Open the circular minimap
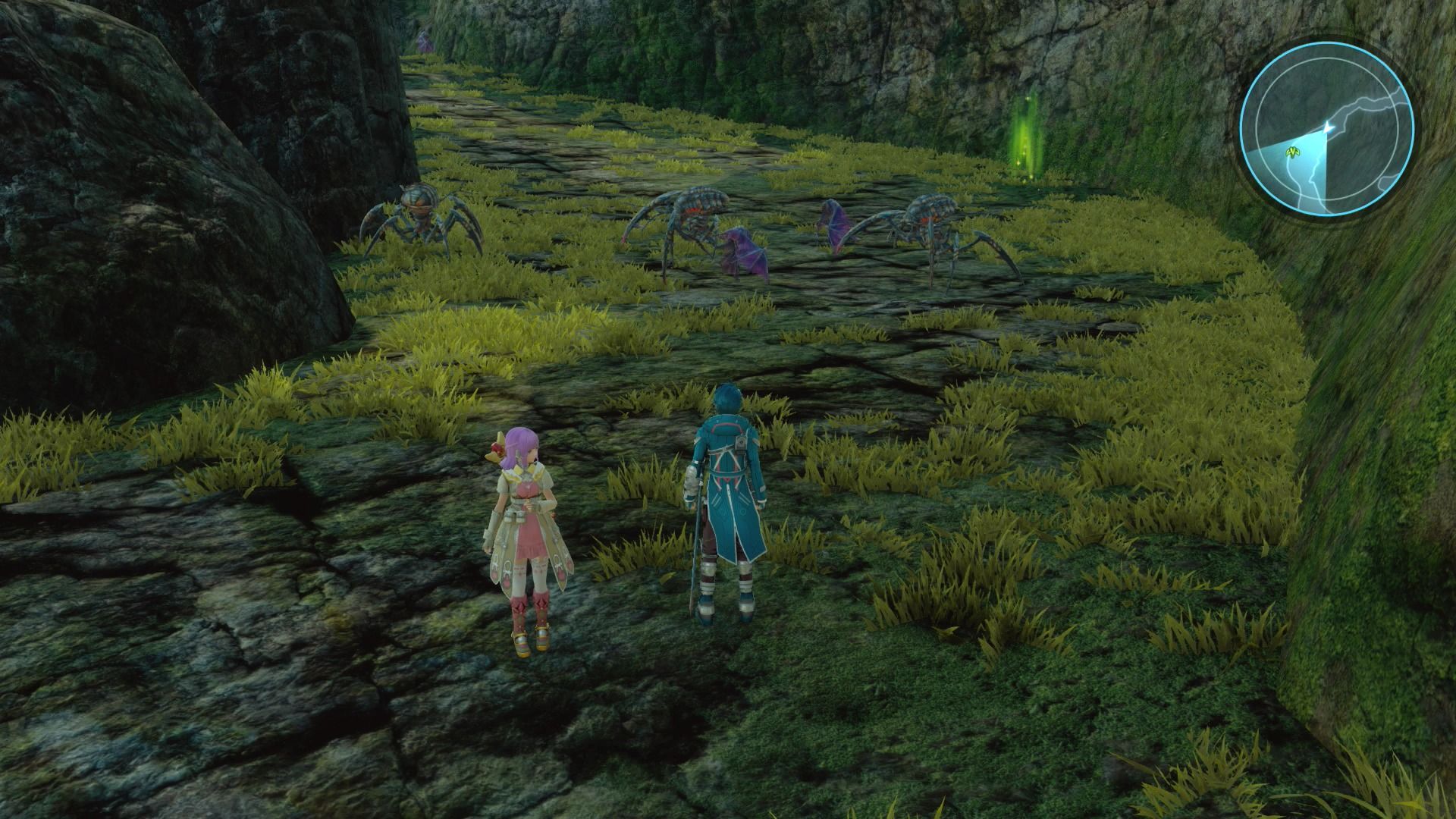This screenshot has width=1456, height=819. [1326, 127]
